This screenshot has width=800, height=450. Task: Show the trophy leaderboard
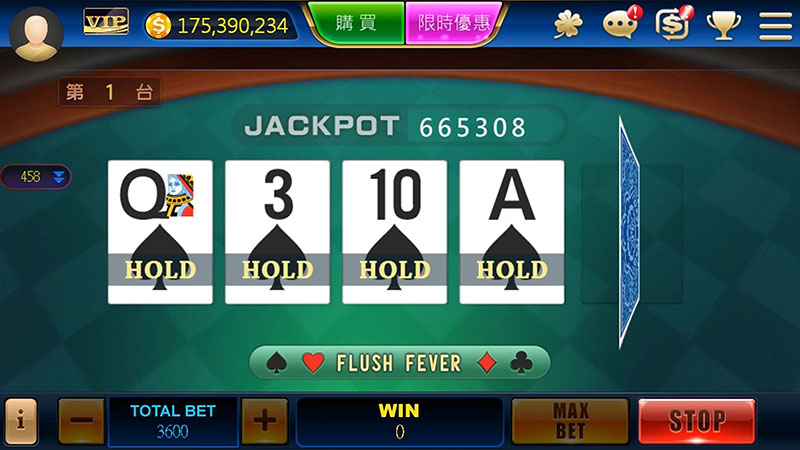pyautogui.click(x=723, y=25)
